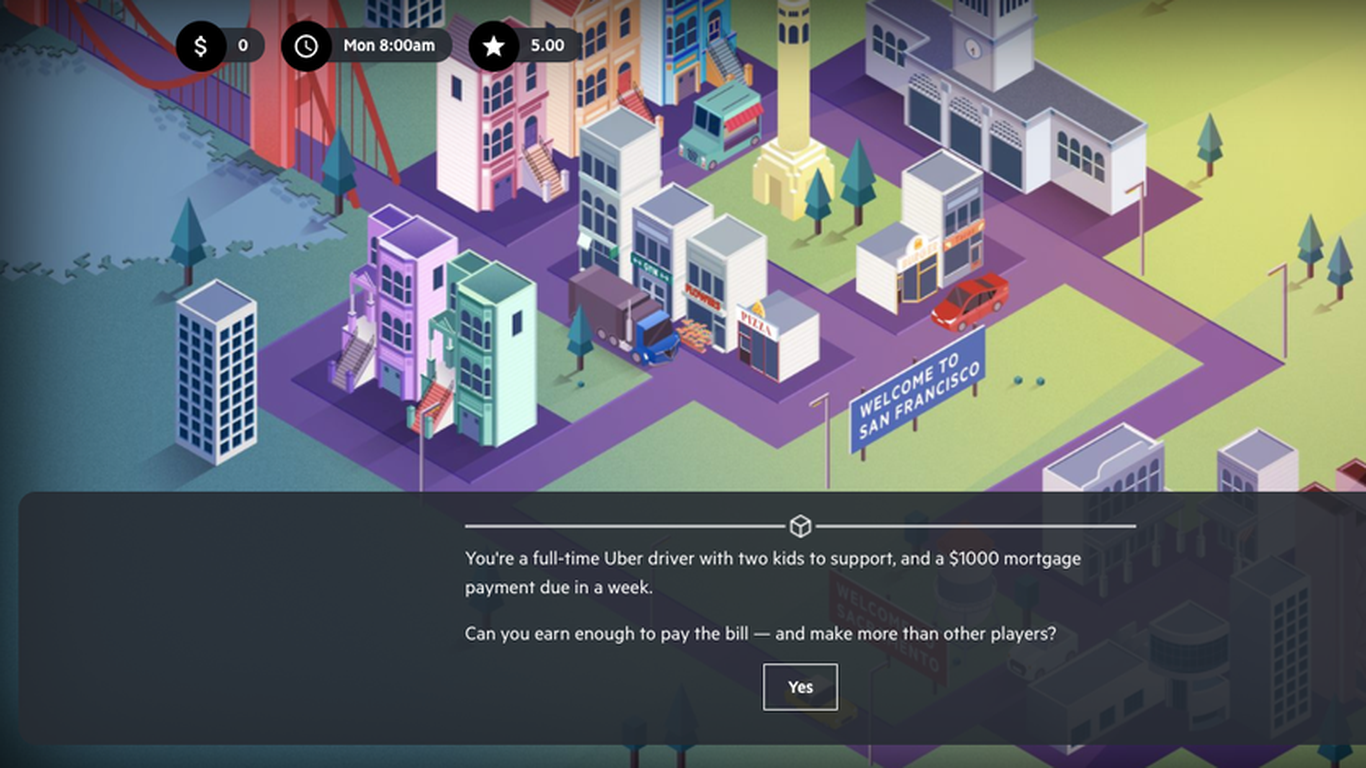Click the dollar sign money icon
The image size is (1366, 768).
click(x=202, y=45)
